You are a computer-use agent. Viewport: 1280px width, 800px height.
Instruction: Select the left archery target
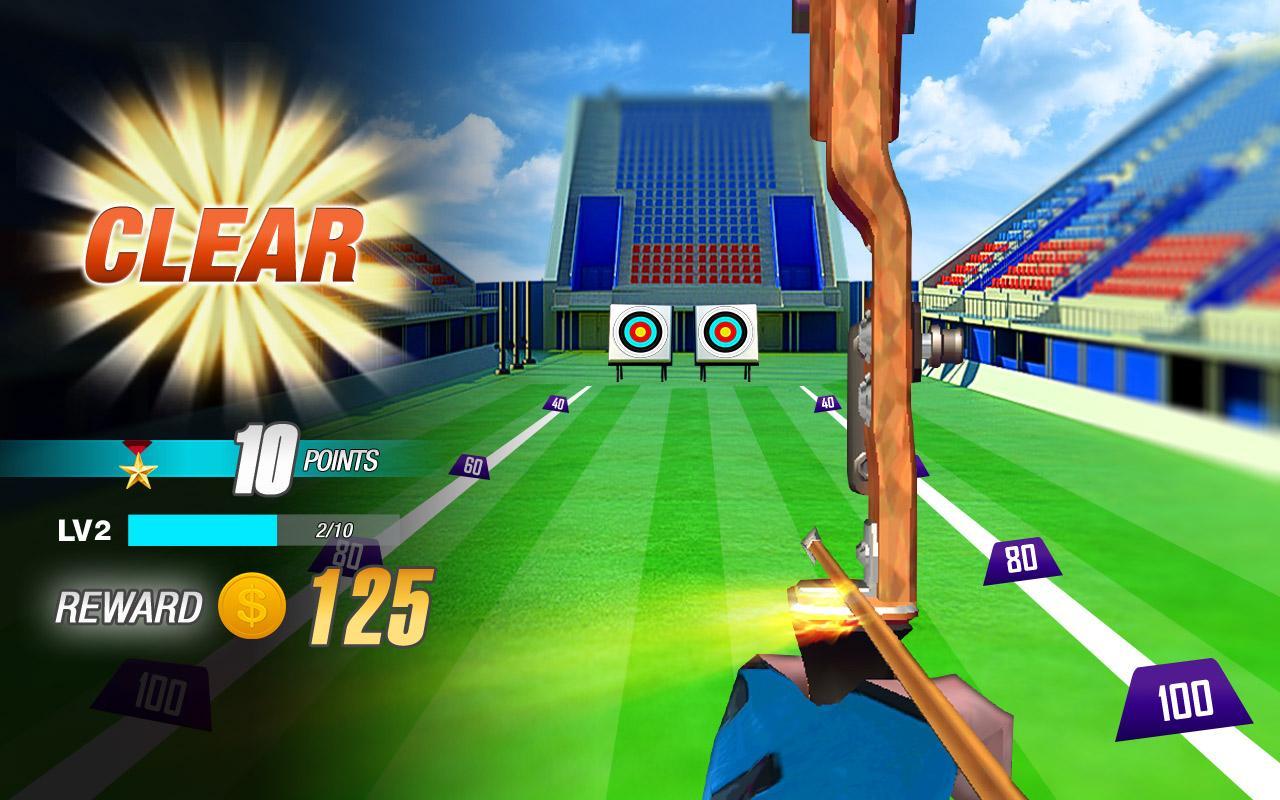pyautogui.click(x=639, y=331)
